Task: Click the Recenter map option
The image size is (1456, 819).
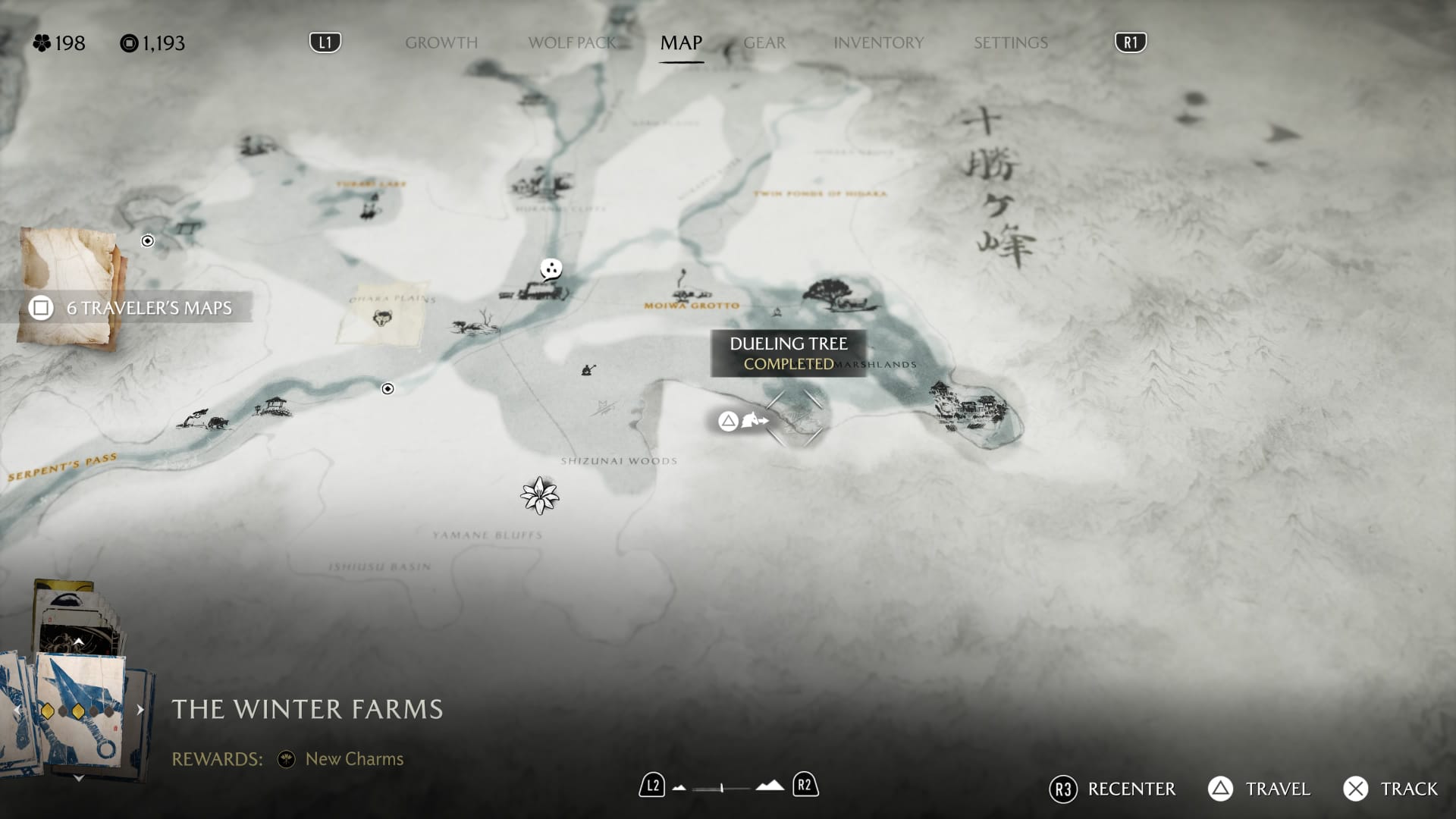Action: pos(1112,789)
